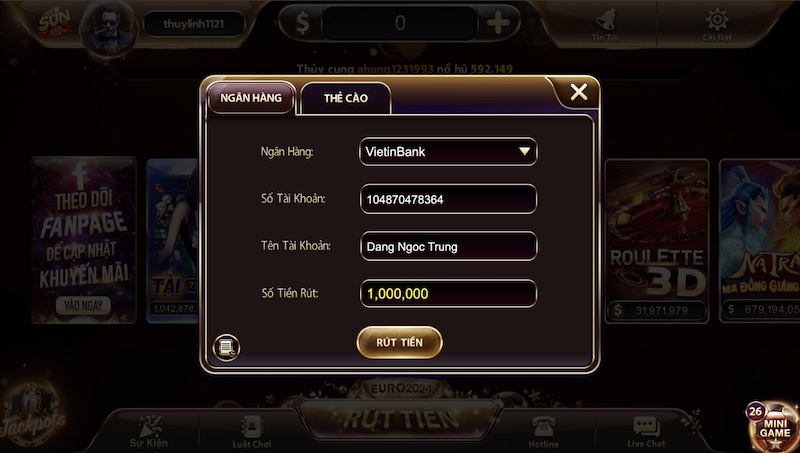Open the Cài Đặt settings gear
800x453 pixels.
point(716,24)
